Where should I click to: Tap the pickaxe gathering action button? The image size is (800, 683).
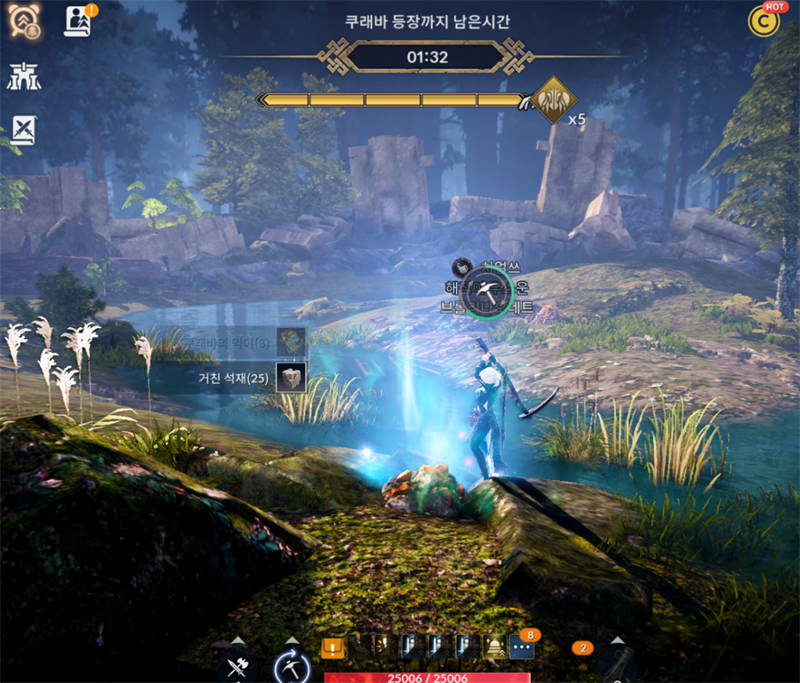point(292,665)
